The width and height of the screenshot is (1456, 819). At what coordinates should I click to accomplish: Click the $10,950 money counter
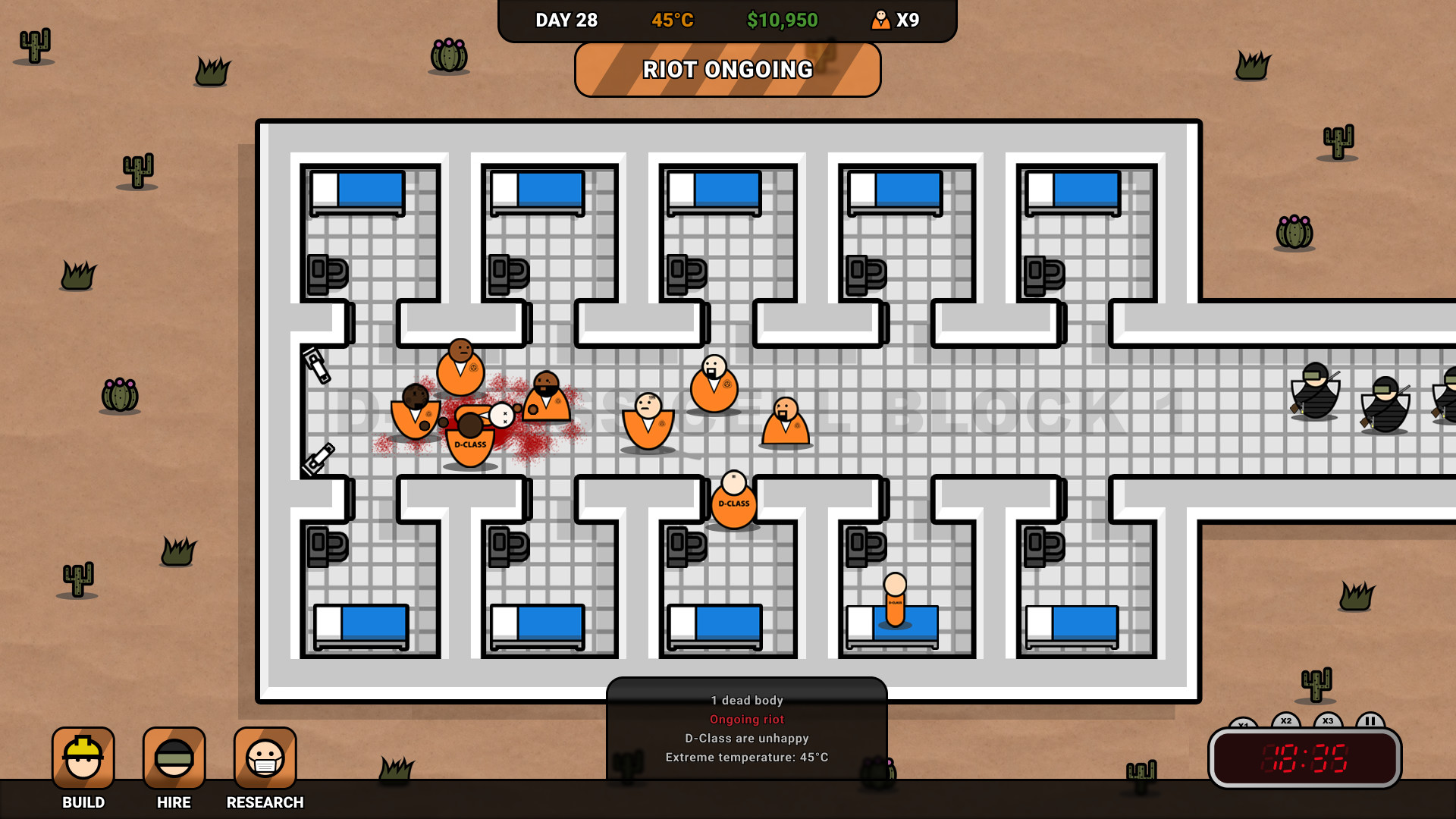(782, 20)
